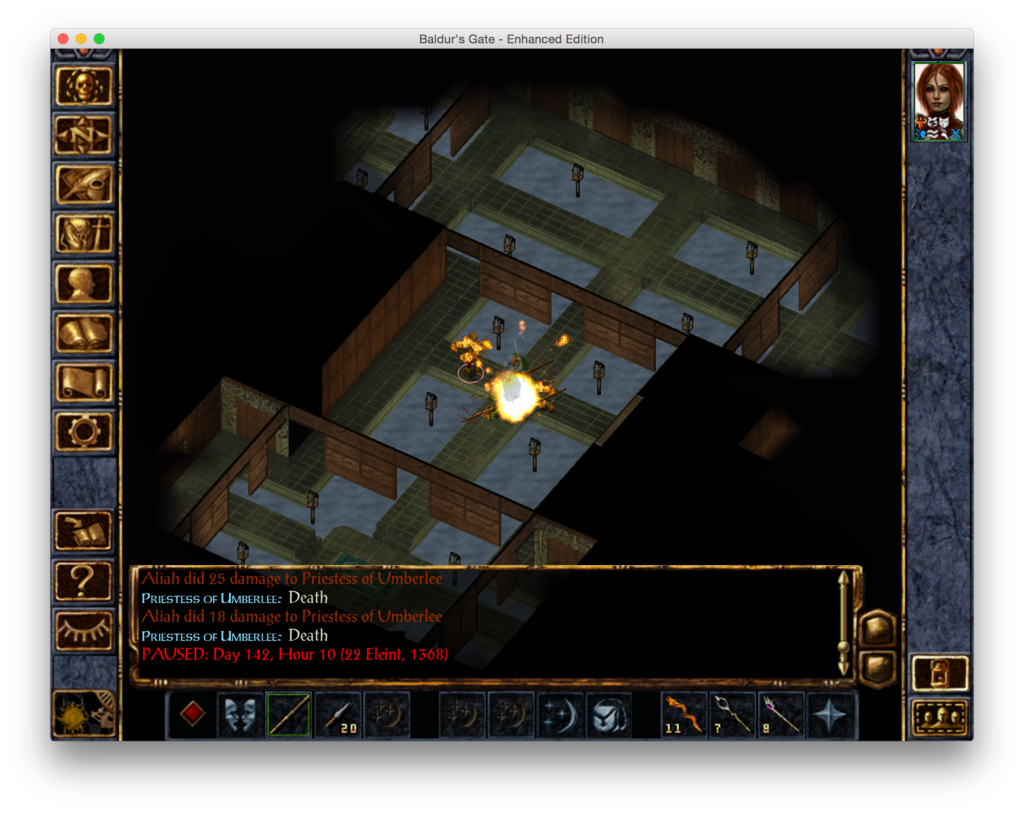Screen dimensions: 1024x813
Task: Rest the party using the closed-eye icon
Action: [x=84, y=629]
